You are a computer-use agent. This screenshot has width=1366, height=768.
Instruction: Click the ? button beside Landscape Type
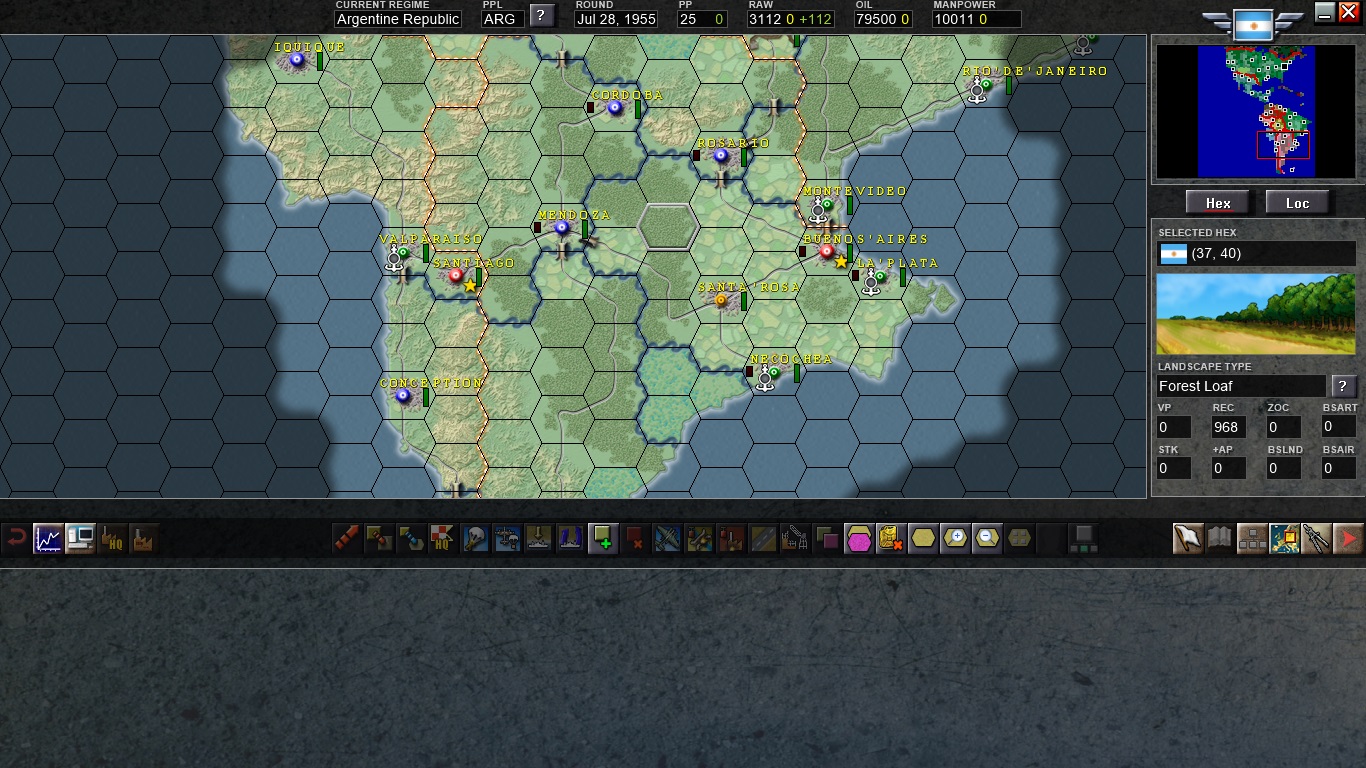point(1344,386)
